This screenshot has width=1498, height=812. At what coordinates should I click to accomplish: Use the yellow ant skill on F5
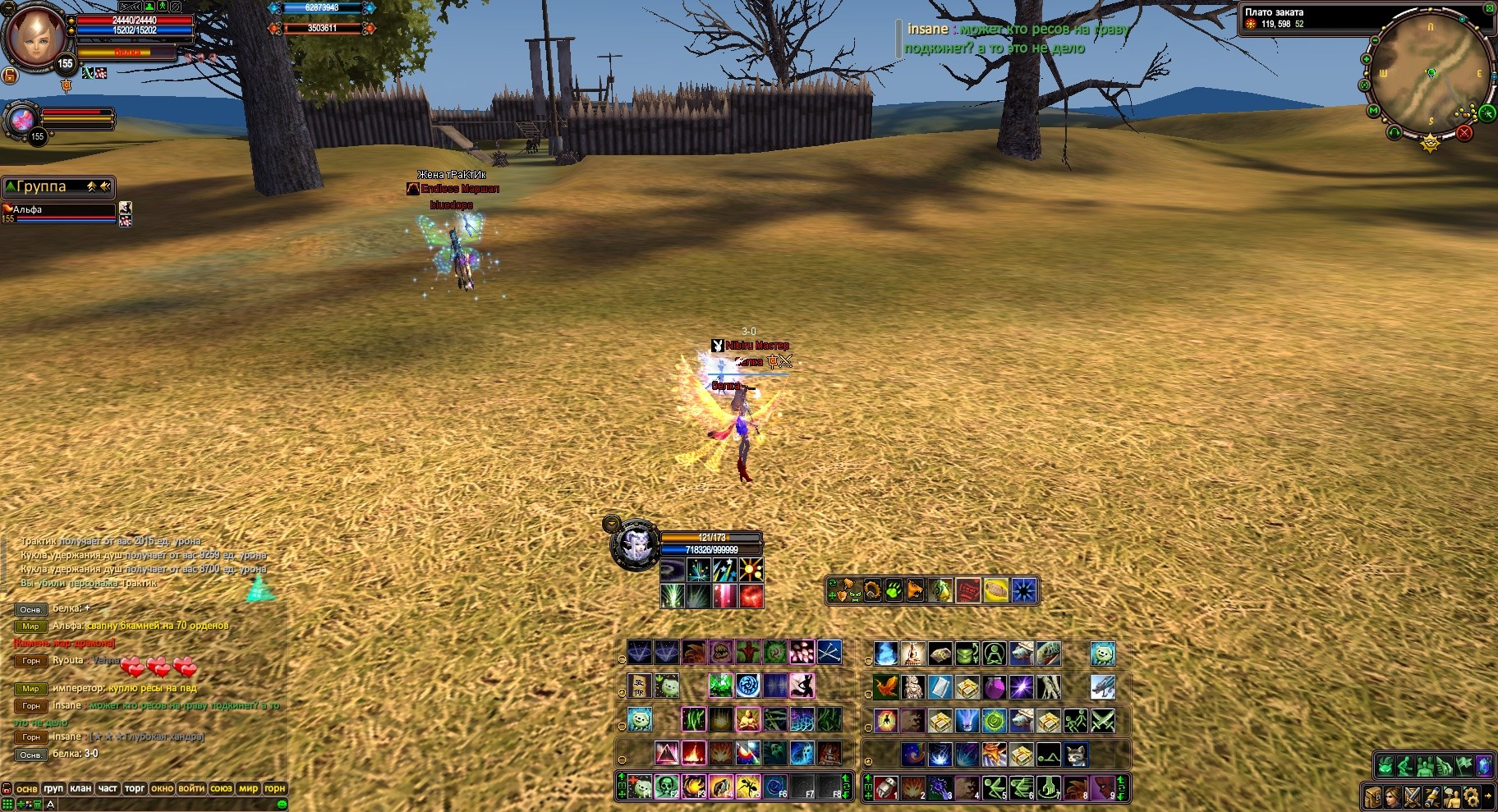pos(747,787)
